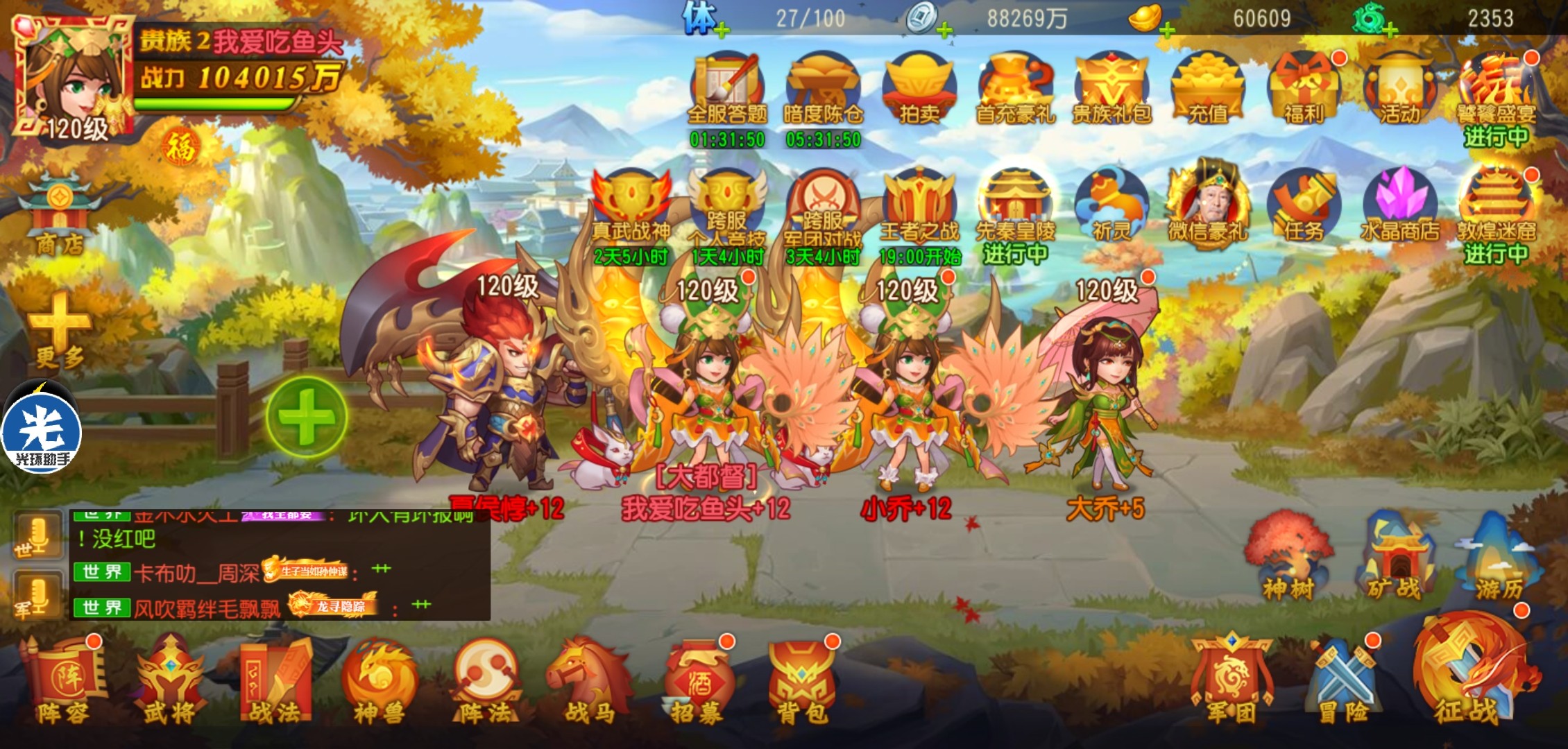Open the 武将 heroes menu
The image size is (1568, 749).
tap(169, 683)
